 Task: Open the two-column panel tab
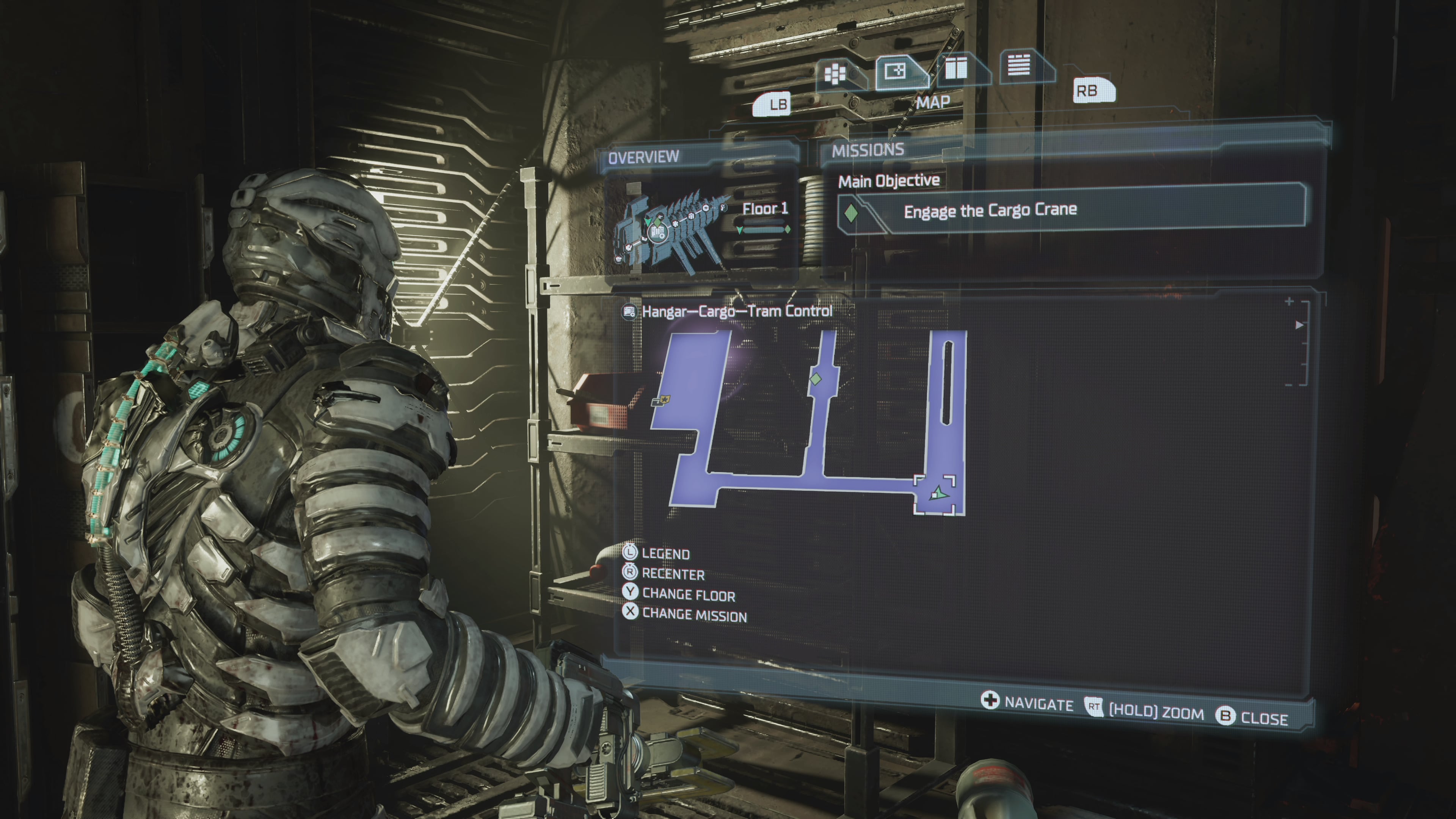click(956, 68)
